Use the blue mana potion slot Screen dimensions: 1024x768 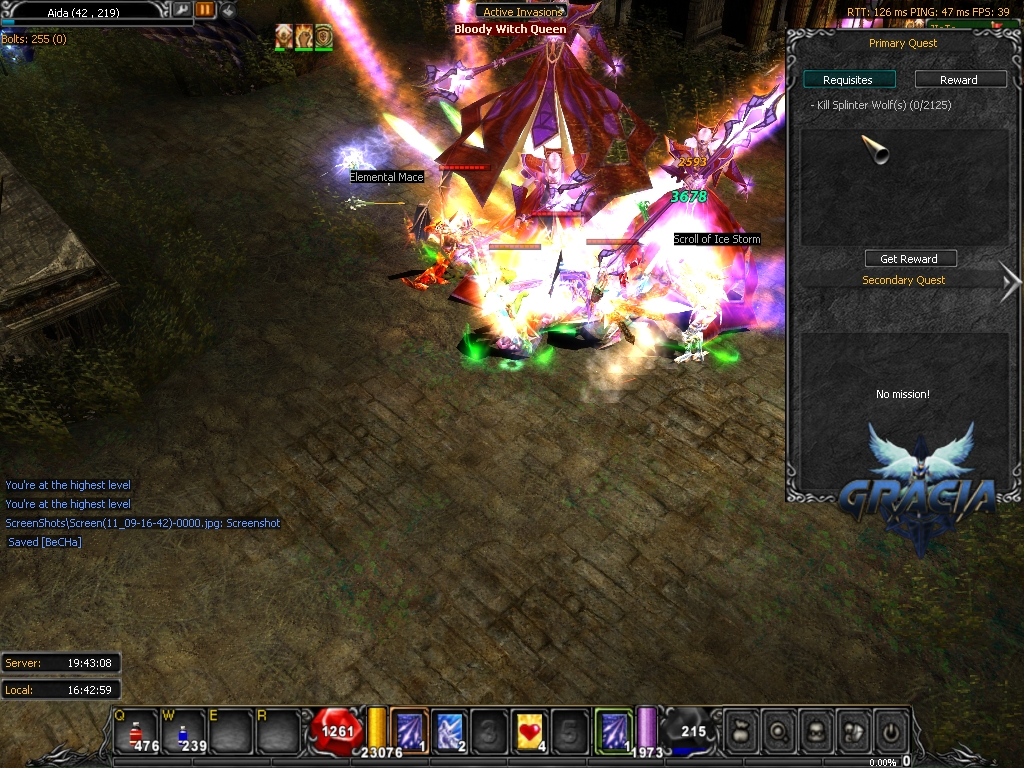coord(184,730)
